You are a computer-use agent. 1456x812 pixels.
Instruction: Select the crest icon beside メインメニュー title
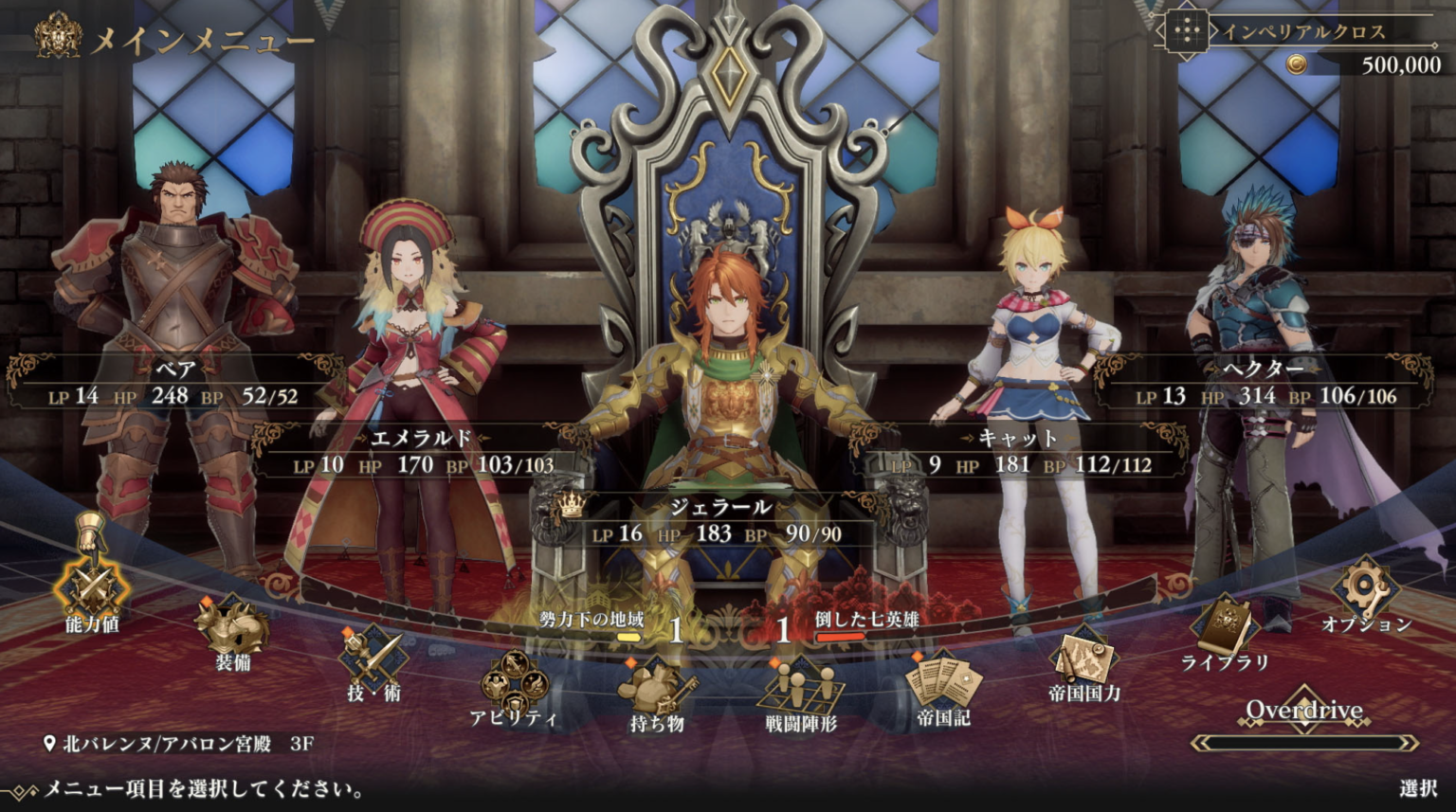coord(57,38)
